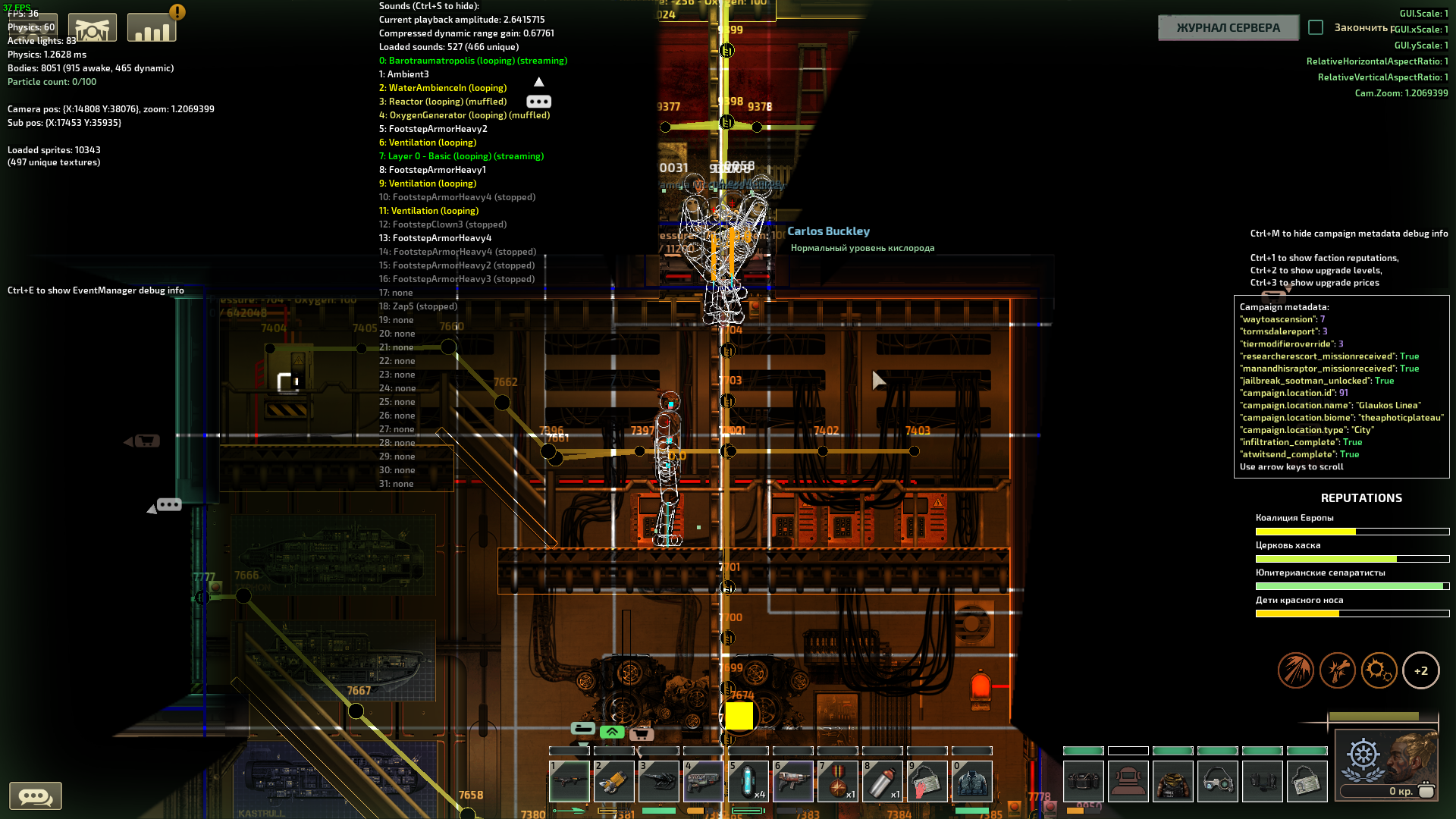Select the glowing blue capsule in hotbar slot 5

(748, 781)
